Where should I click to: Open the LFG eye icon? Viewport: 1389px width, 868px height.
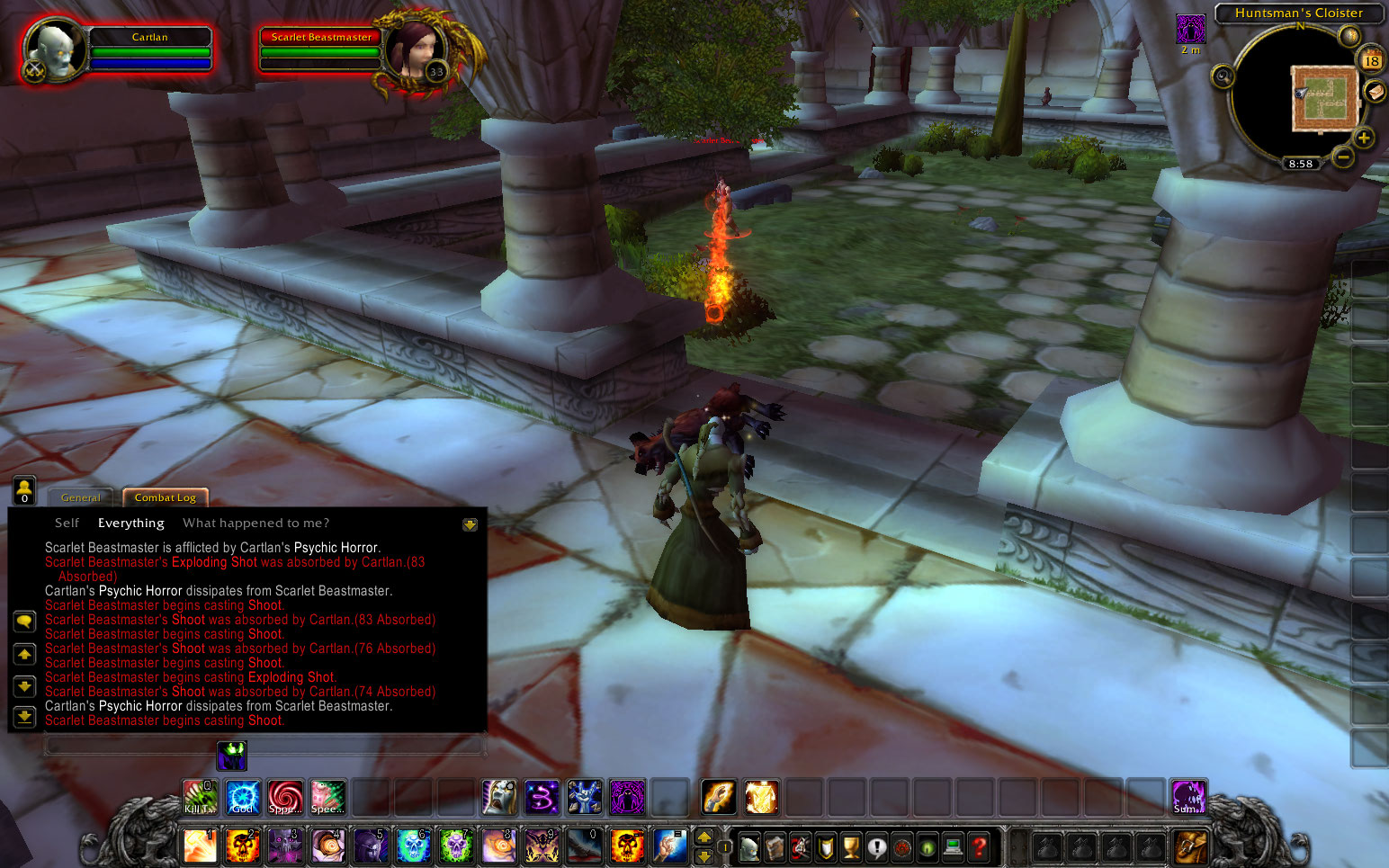pos(928,847)
